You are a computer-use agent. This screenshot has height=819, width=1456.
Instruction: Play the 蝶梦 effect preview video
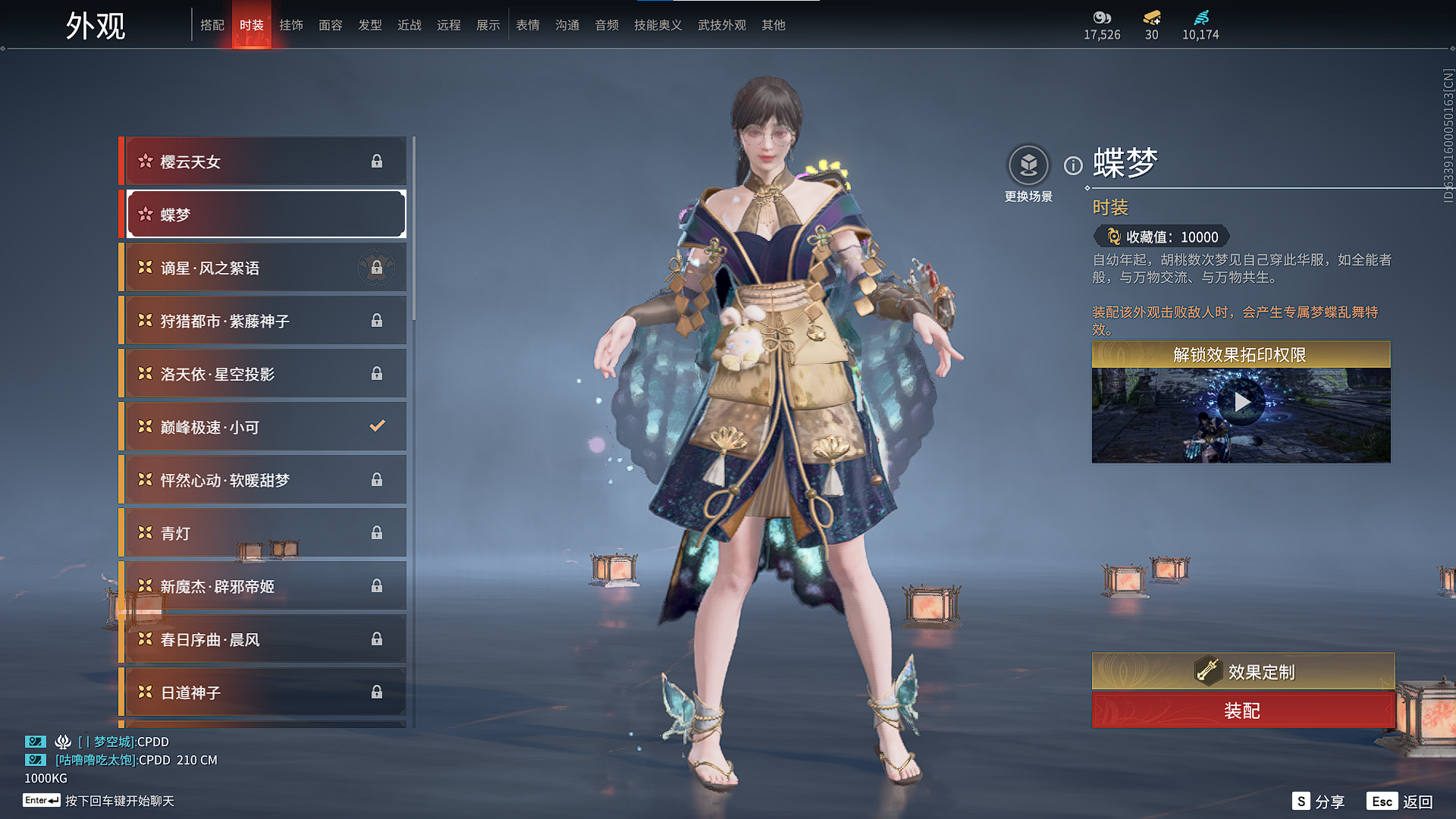coord(1241,402)
